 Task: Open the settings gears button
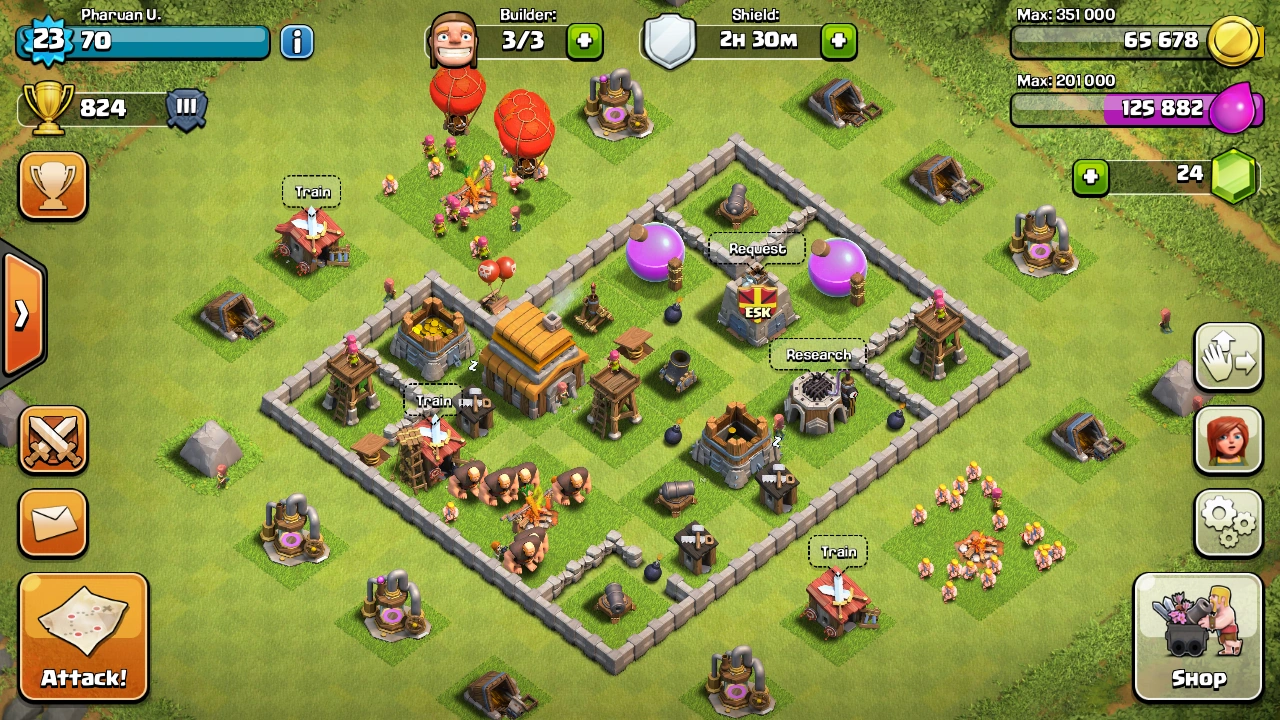(x=1228, y=522)
